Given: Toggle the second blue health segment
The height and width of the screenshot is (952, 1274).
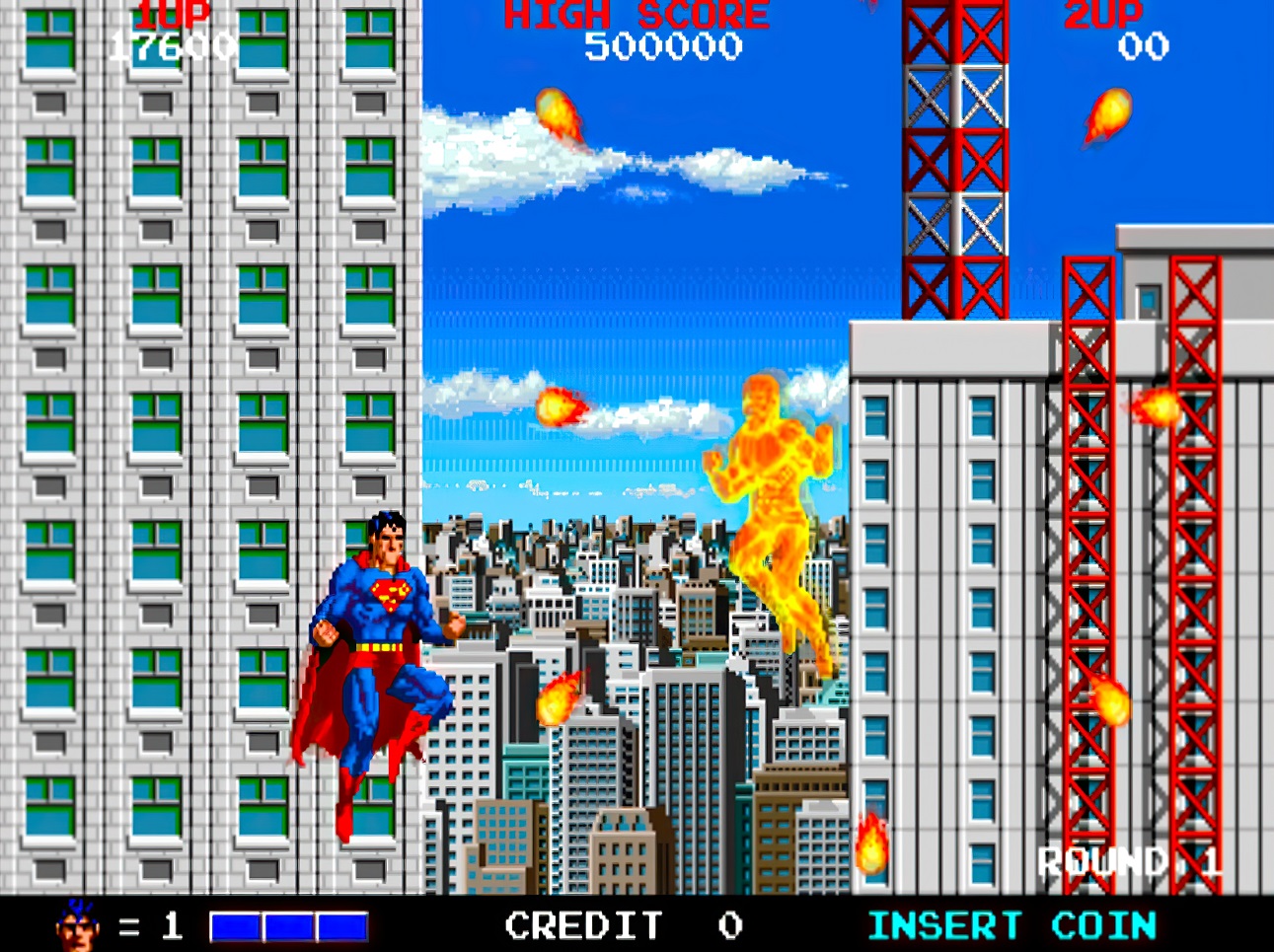Looking at the screenshot, I should pos(286,924).
